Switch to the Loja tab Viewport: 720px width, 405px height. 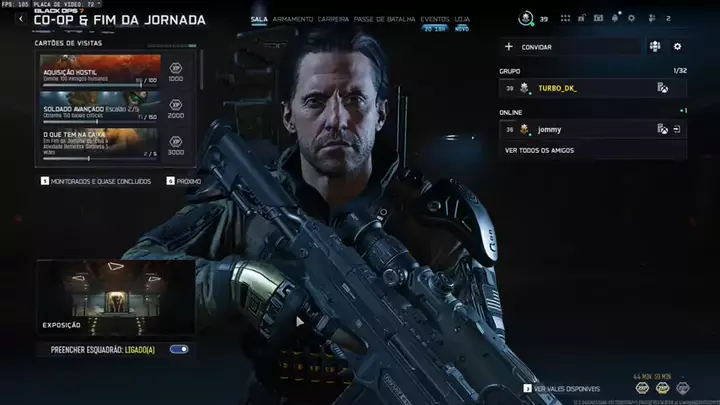pos(462,18)
